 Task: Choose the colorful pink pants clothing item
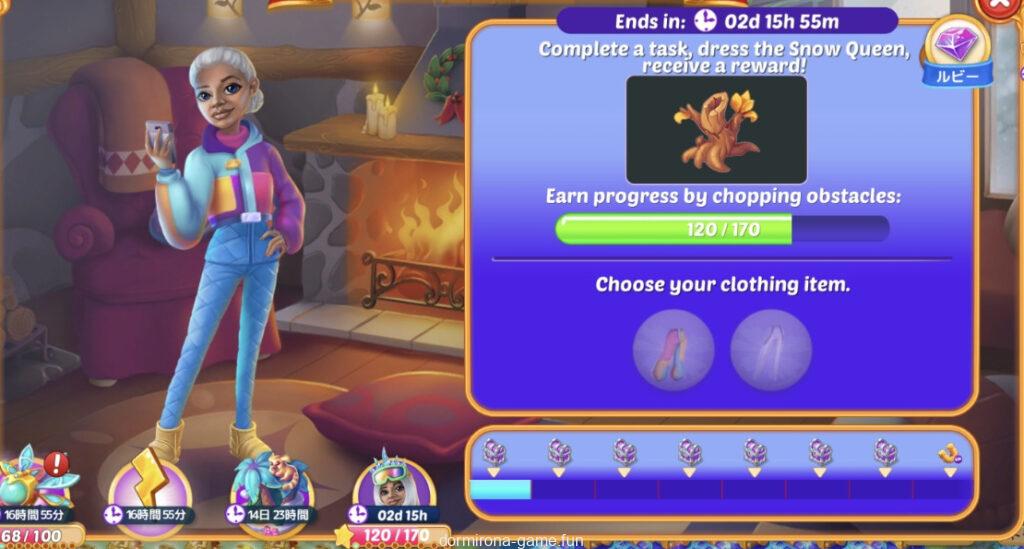(x=673, y=349)
